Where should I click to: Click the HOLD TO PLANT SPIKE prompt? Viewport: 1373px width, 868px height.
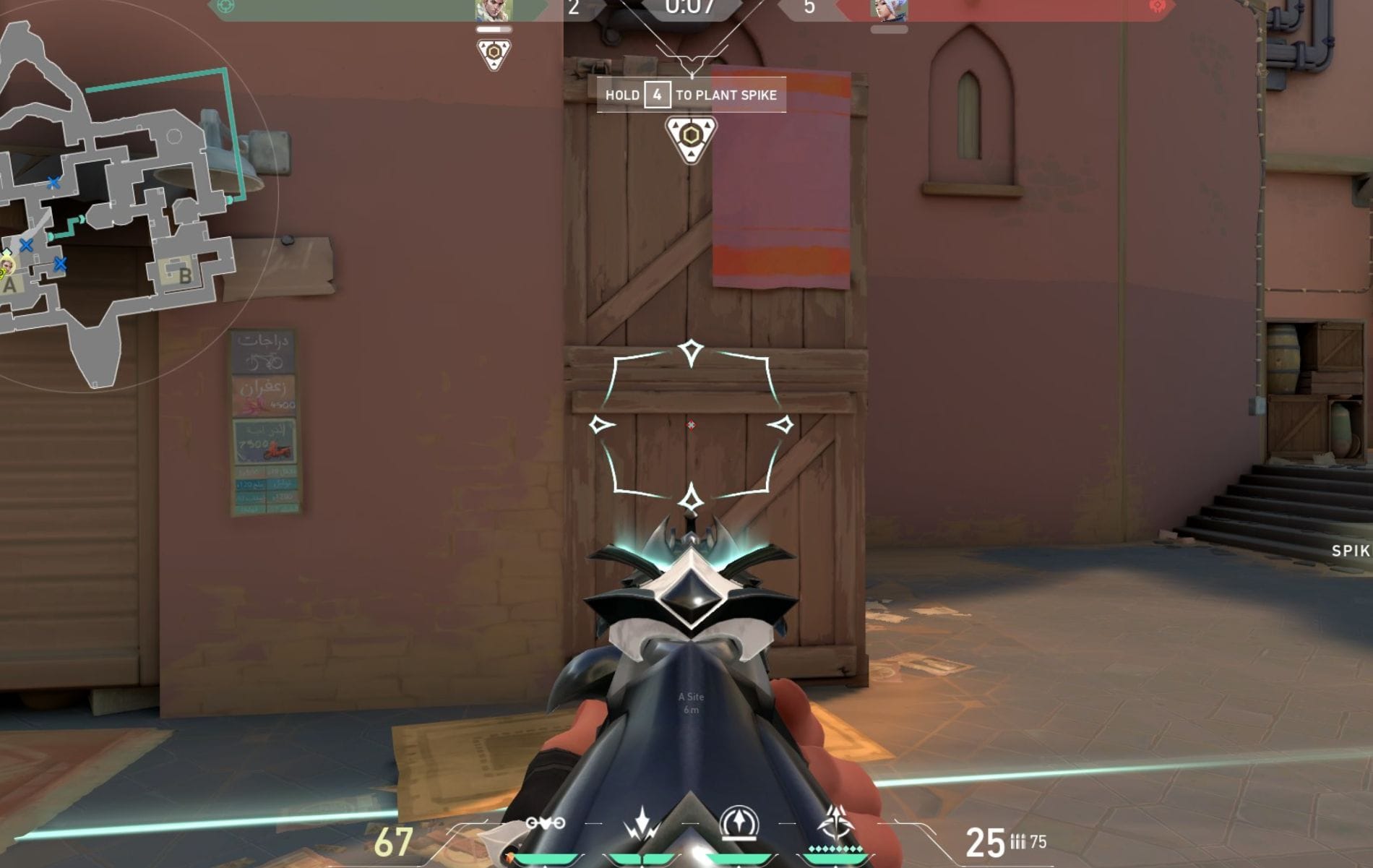689,95
